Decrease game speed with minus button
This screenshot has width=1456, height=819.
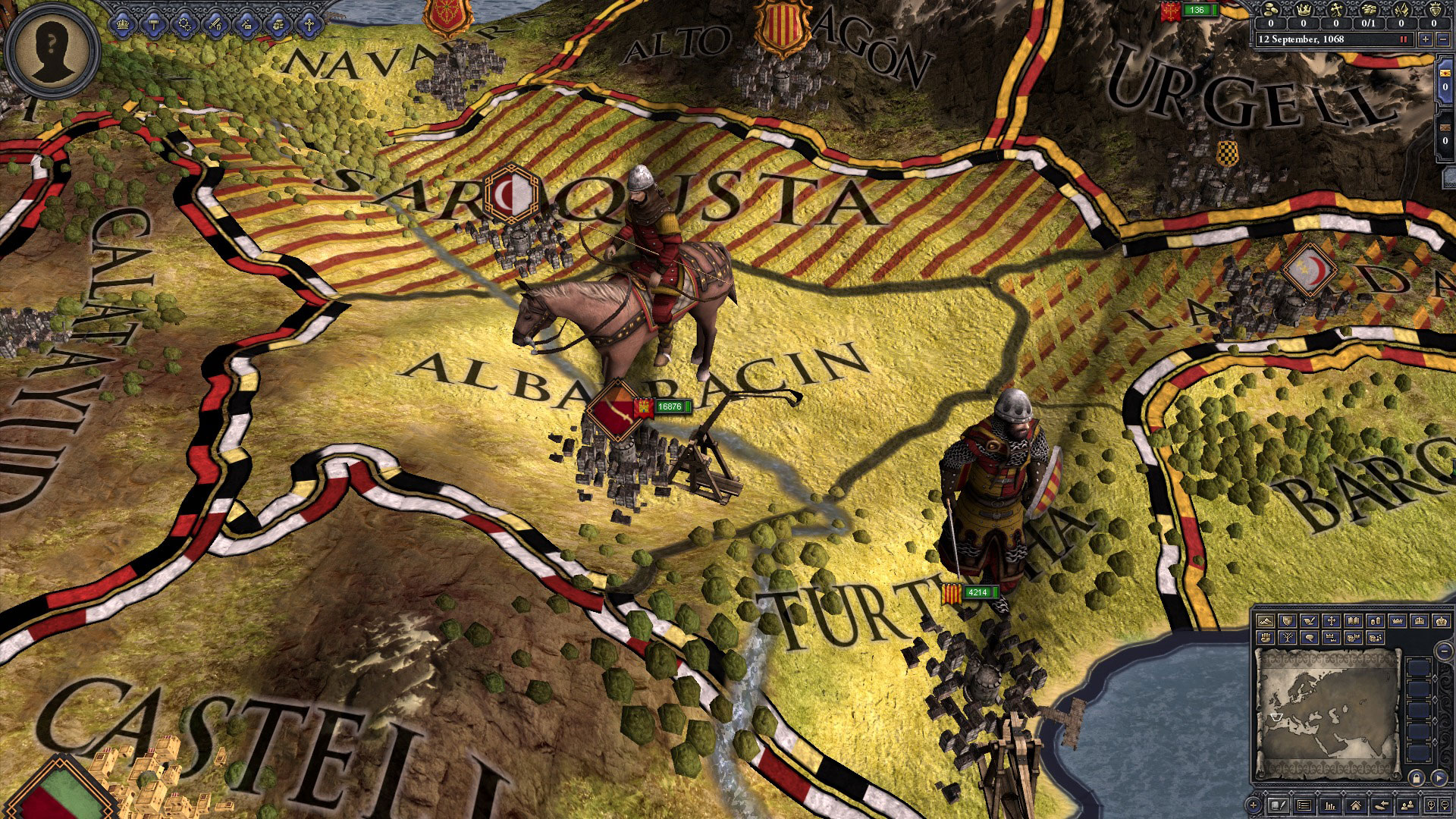pos(1442,39)
